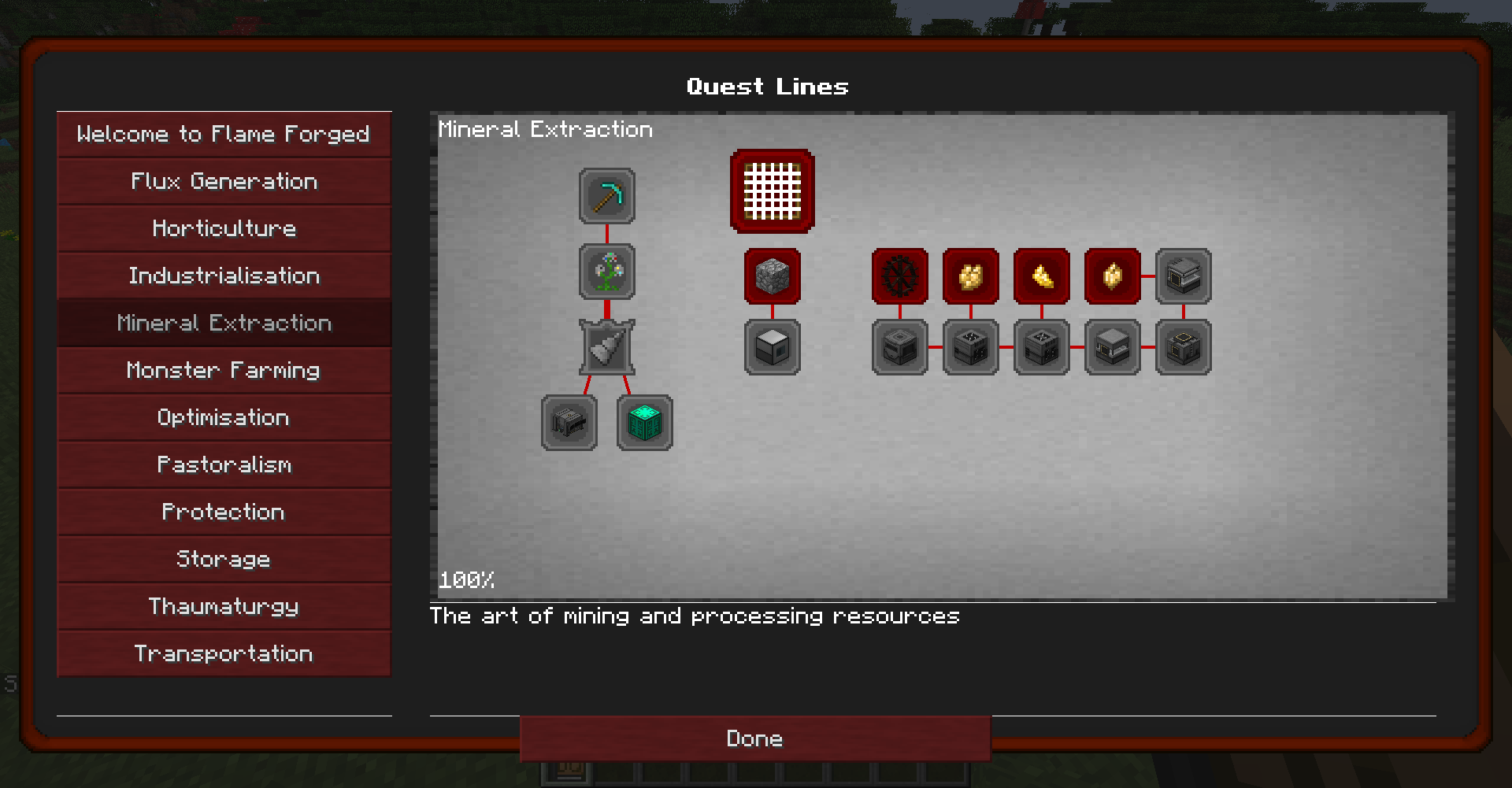Open the Monster Farming section
Viewport: 1512px width, 788px height.
click(224, 370)
